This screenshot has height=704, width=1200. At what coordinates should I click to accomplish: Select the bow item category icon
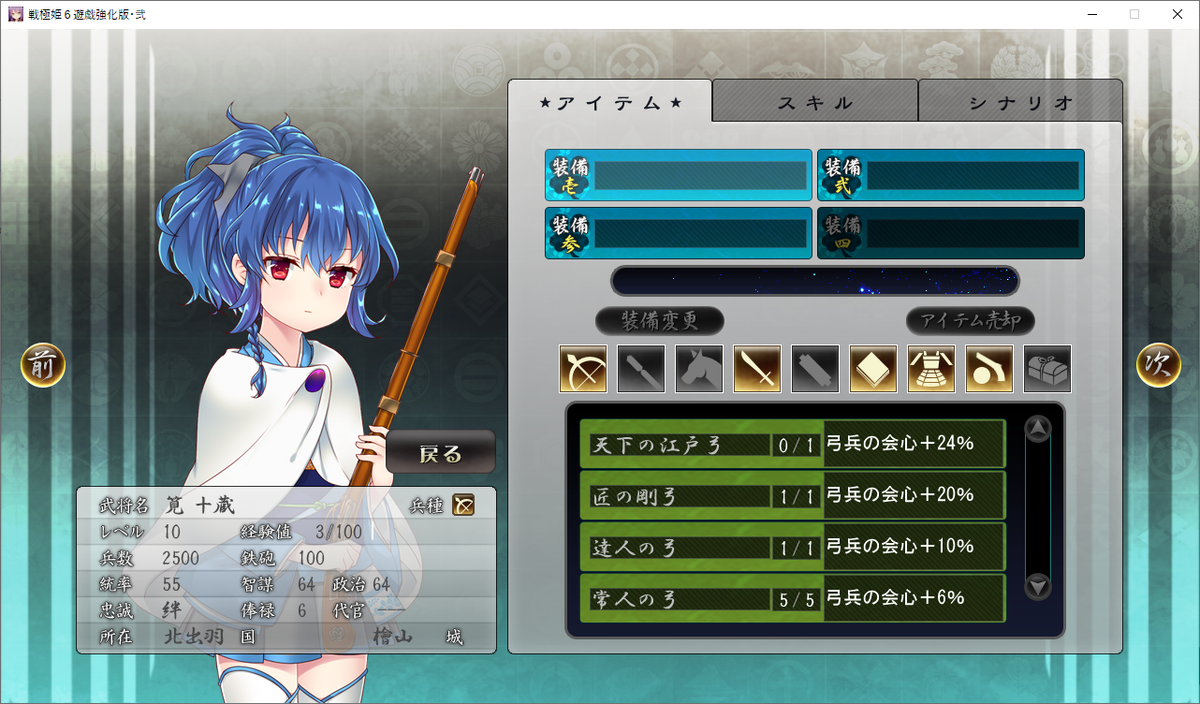pos(583,369)
